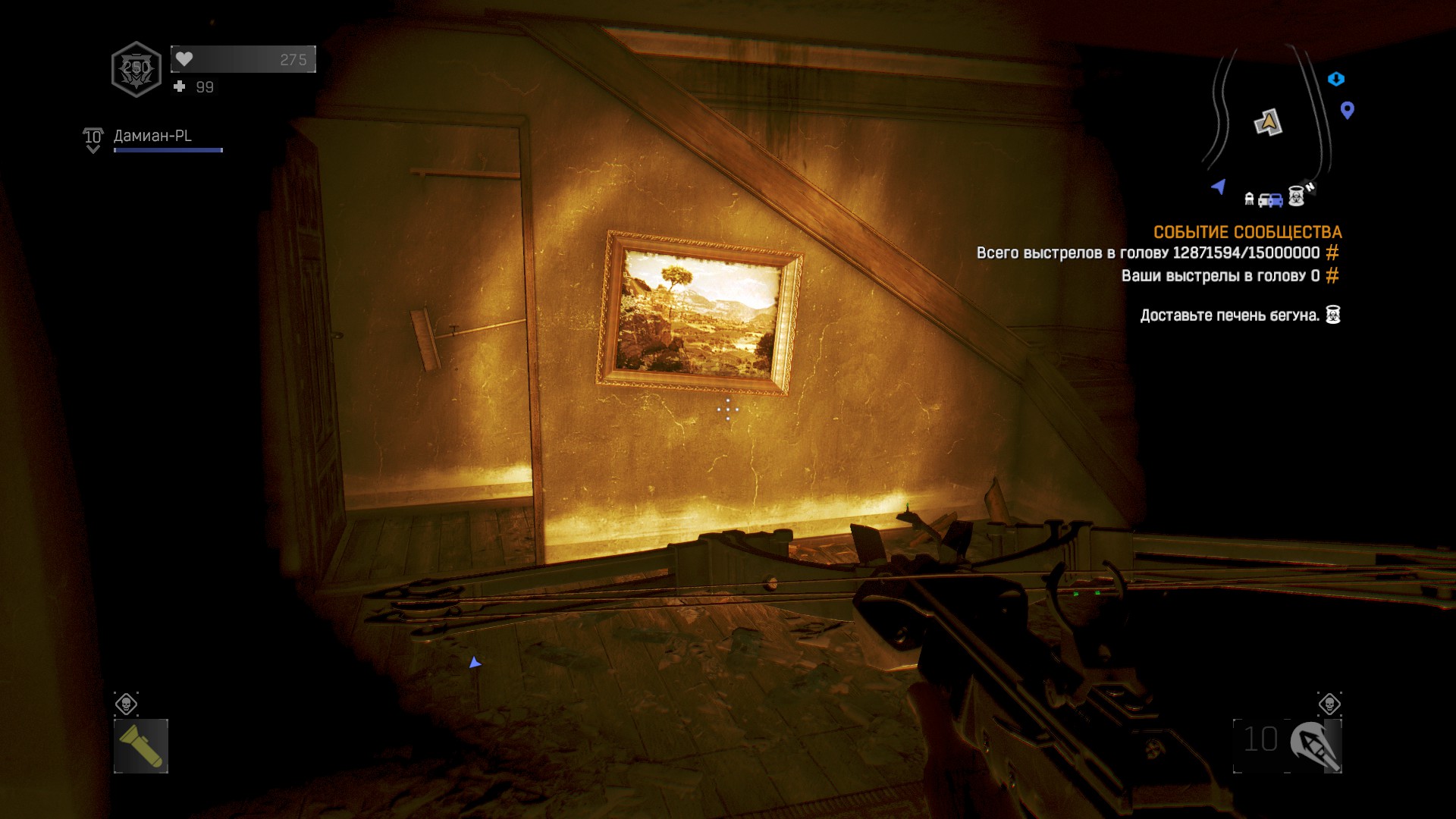Click the blue car marker on minimap

coord(1271,200)
